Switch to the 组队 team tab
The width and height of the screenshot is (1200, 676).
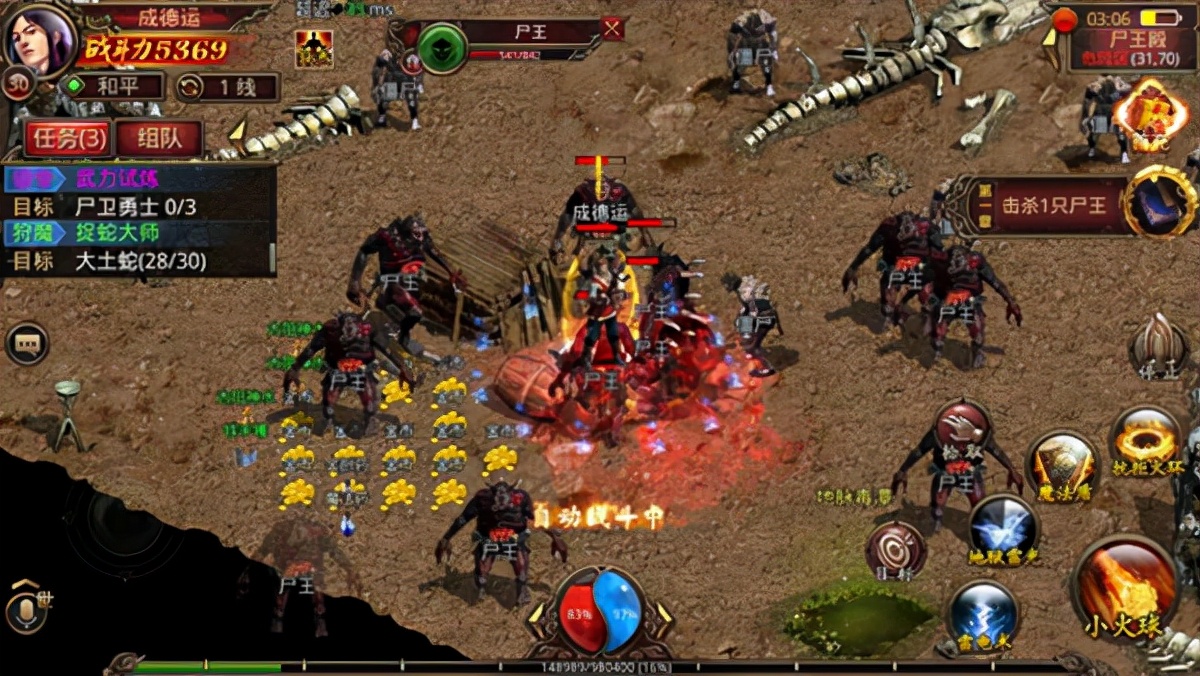159,139
